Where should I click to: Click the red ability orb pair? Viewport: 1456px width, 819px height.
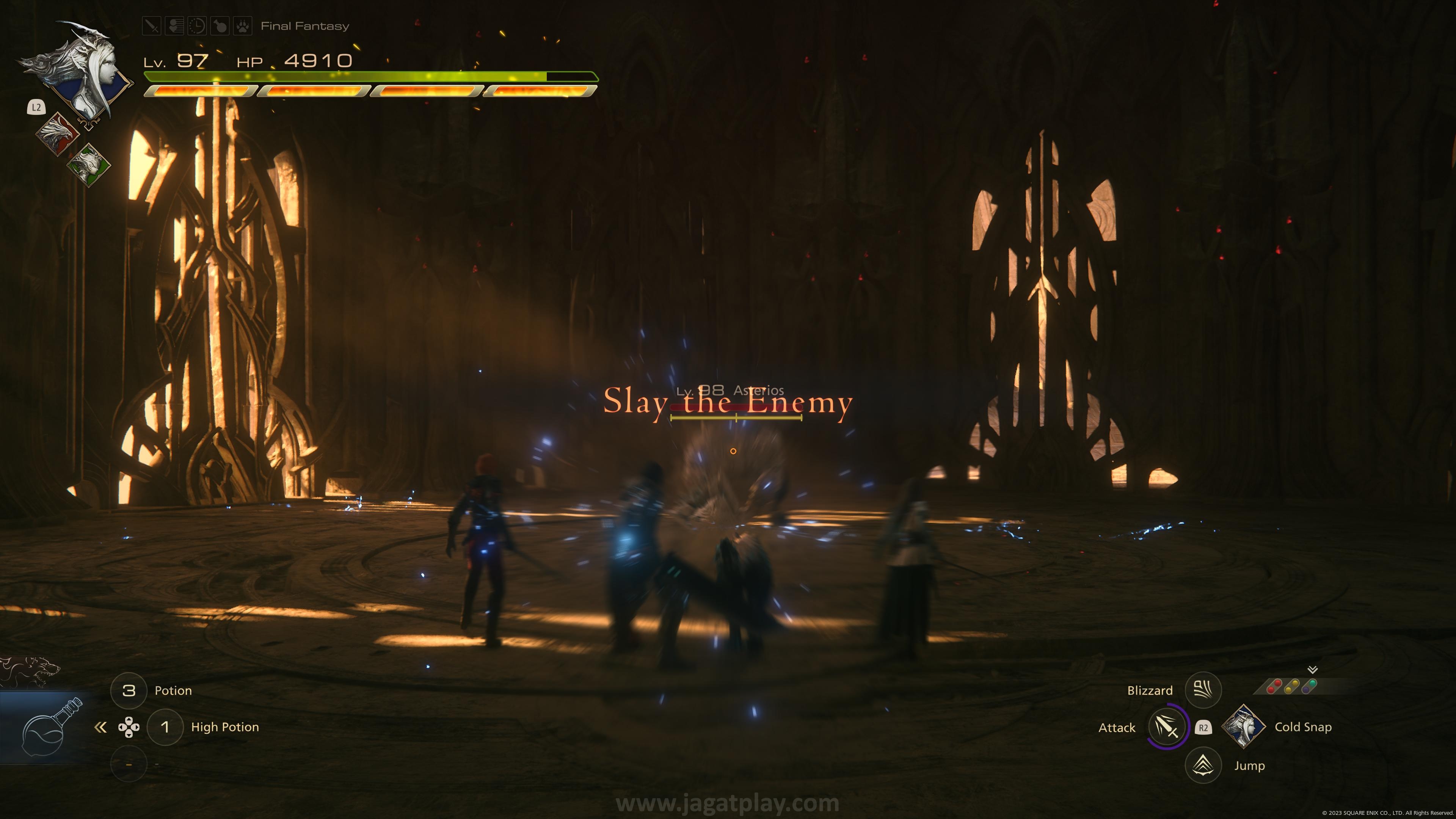click(x=1274, y=686)
